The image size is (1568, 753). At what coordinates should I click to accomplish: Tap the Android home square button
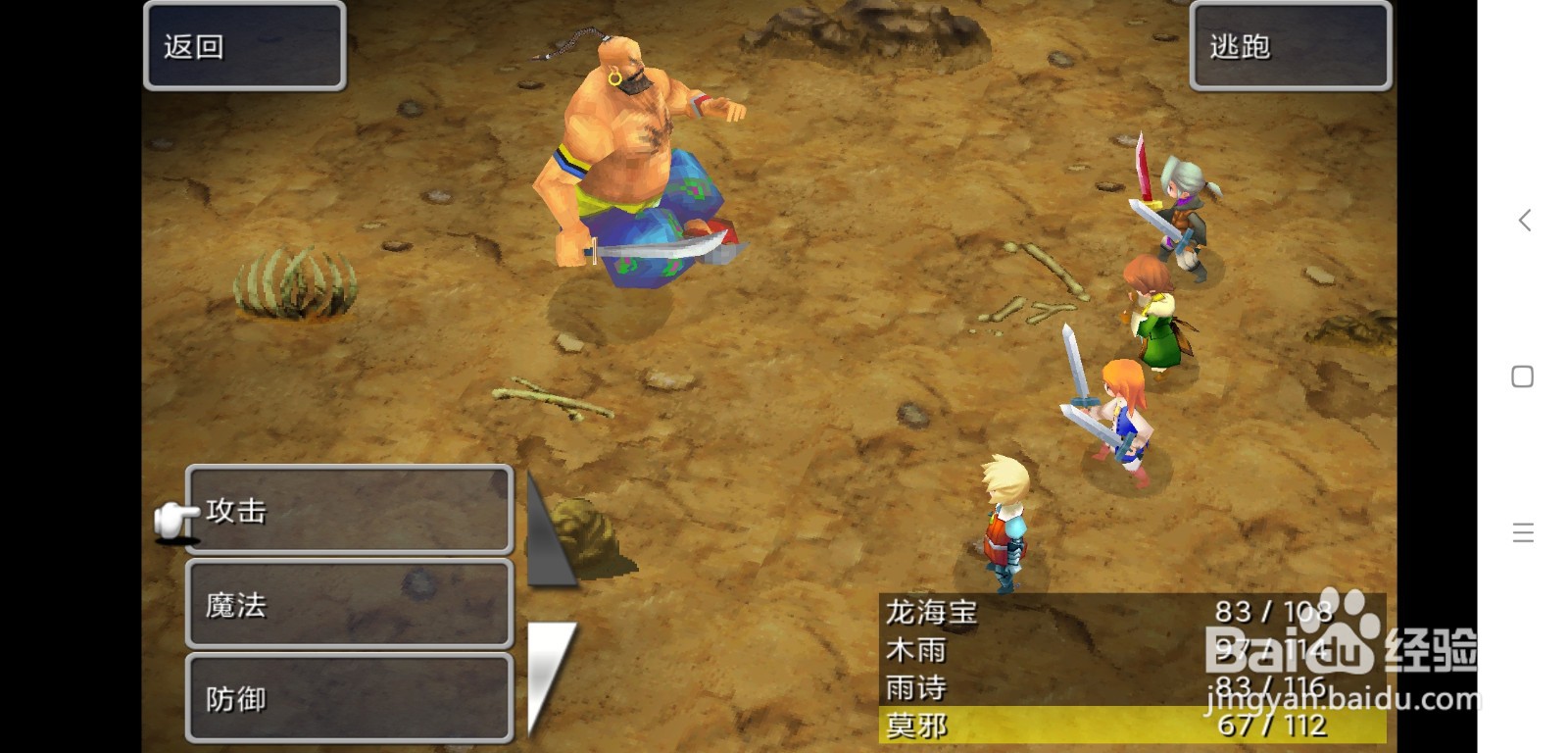point(1522,376)
